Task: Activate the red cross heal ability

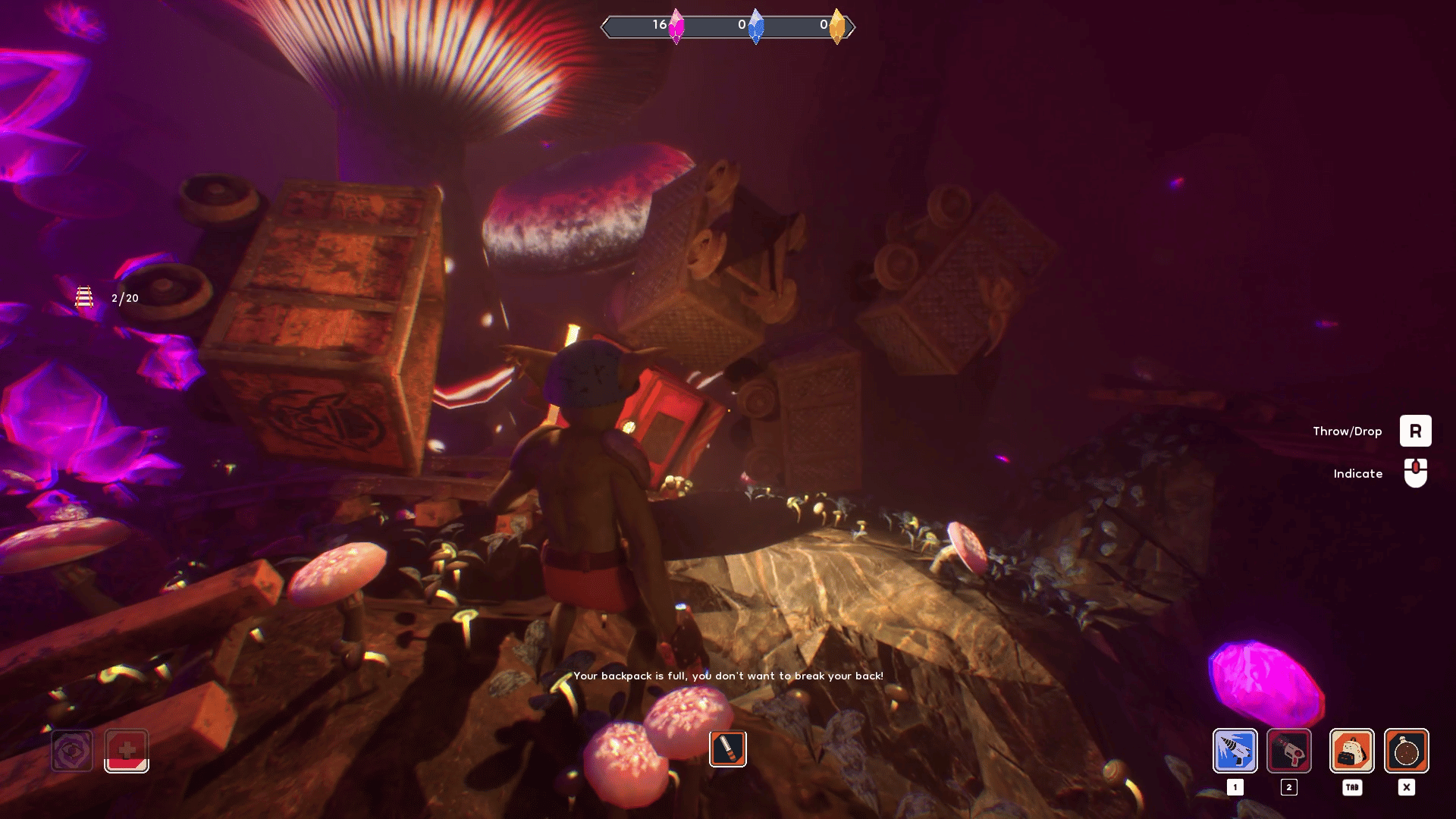Action: 127,751
